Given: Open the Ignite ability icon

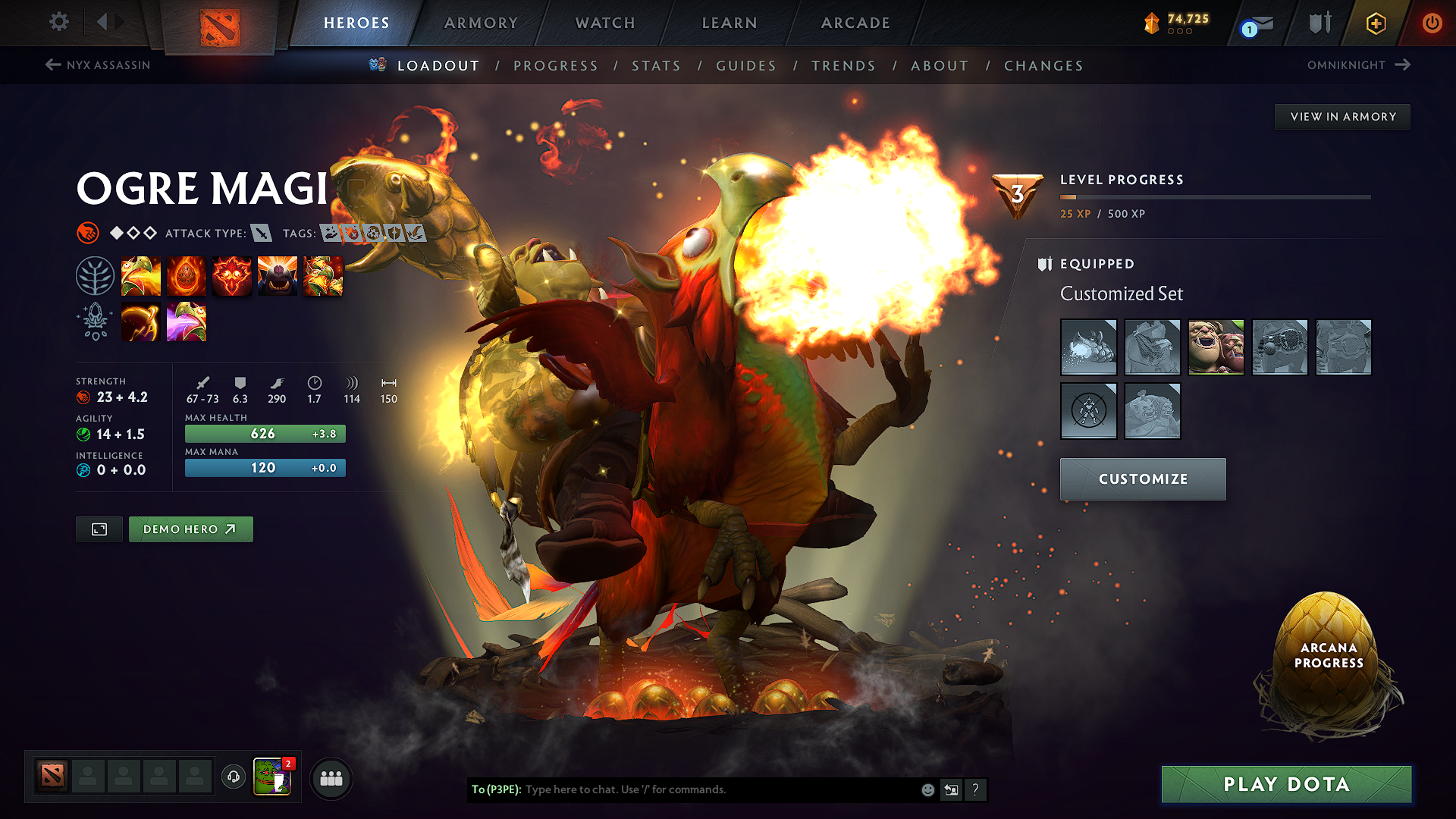Looking at the screenshot, I should pyautogui.click(x=187, y=276).
